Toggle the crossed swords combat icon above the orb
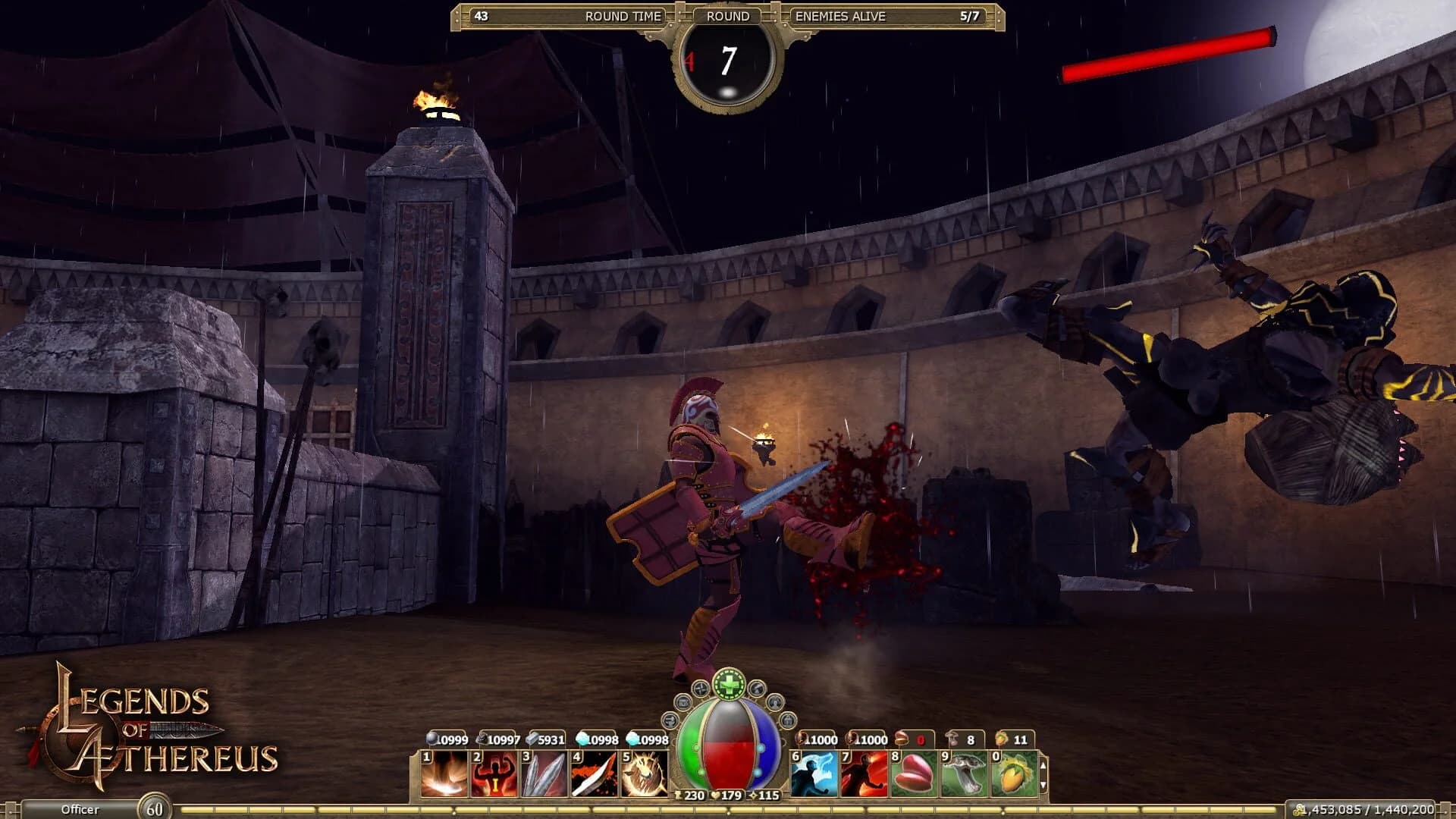The image size is (1456, 819). pos(698,689)
